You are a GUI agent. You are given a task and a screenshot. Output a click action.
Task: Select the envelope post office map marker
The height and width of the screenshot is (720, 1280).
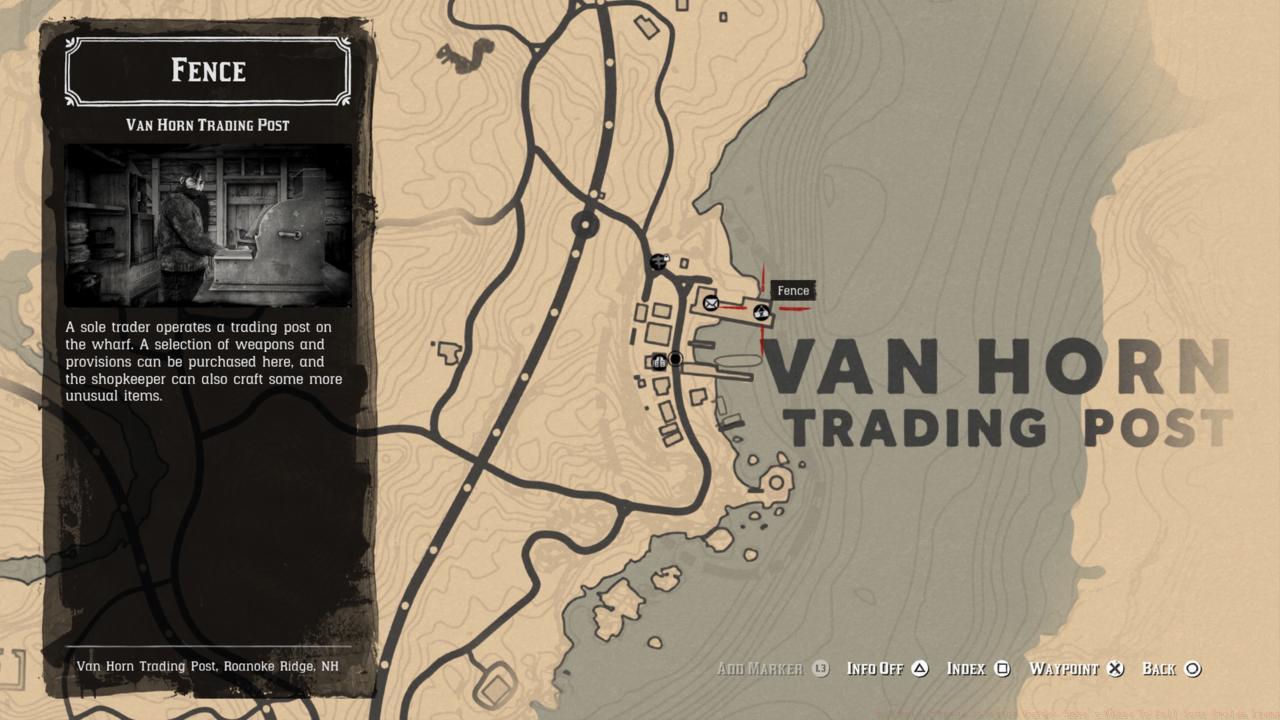pos(711,303)
